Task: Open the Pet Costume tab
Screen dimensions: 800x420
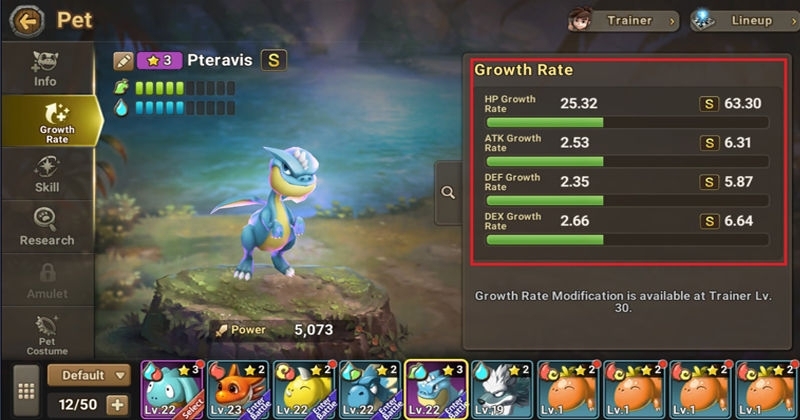Action: [x=46, y=334]
